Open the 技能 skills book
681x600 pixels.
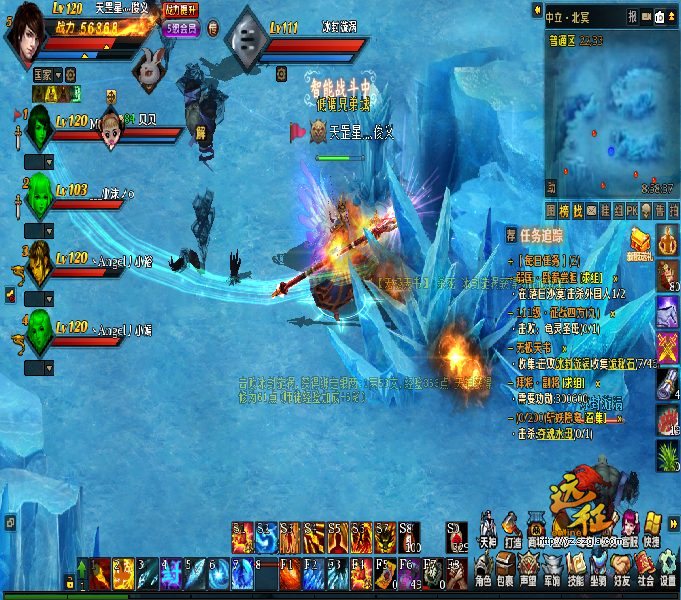point(577,569)
